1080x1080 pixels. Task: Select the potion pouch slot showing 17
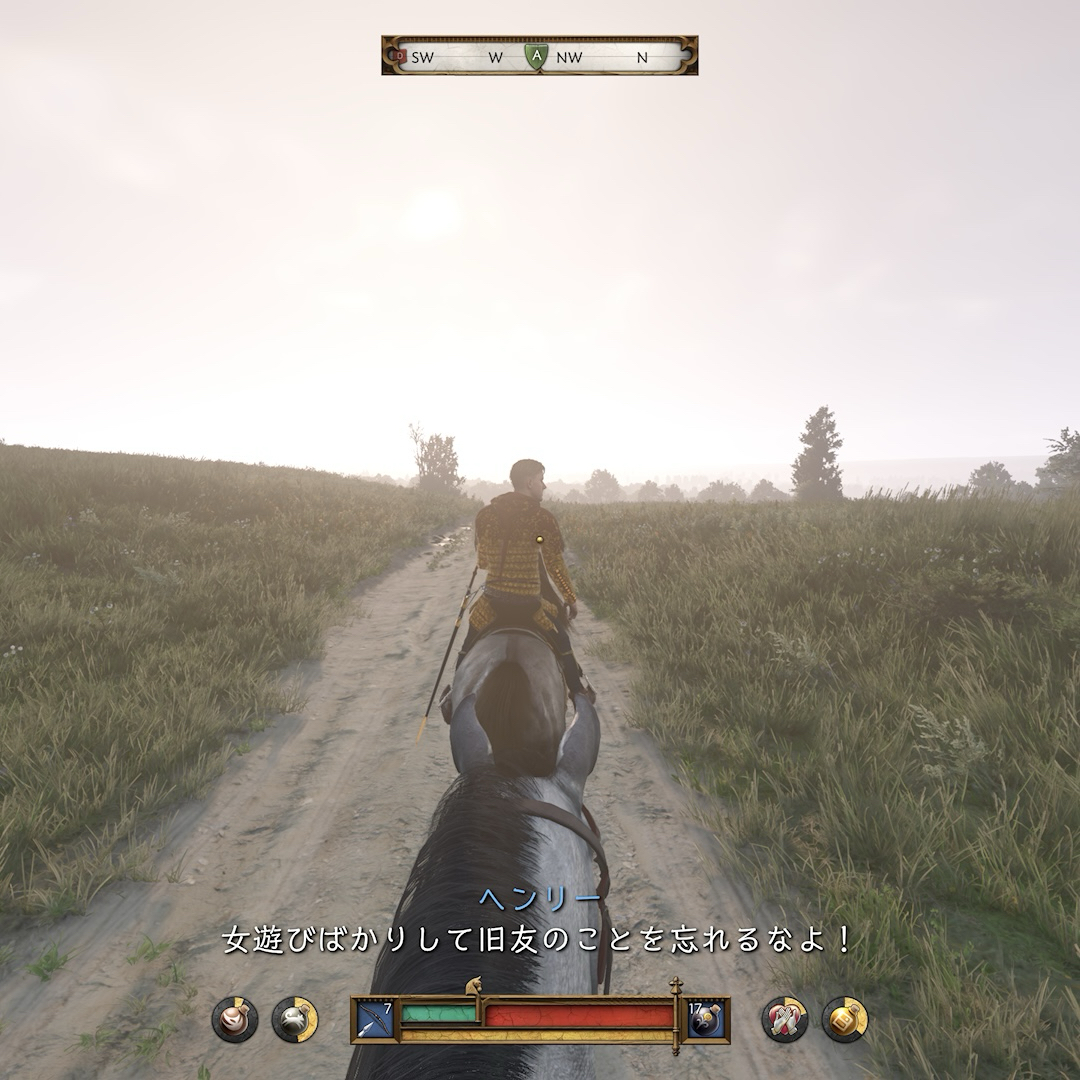pos(706,1018)
